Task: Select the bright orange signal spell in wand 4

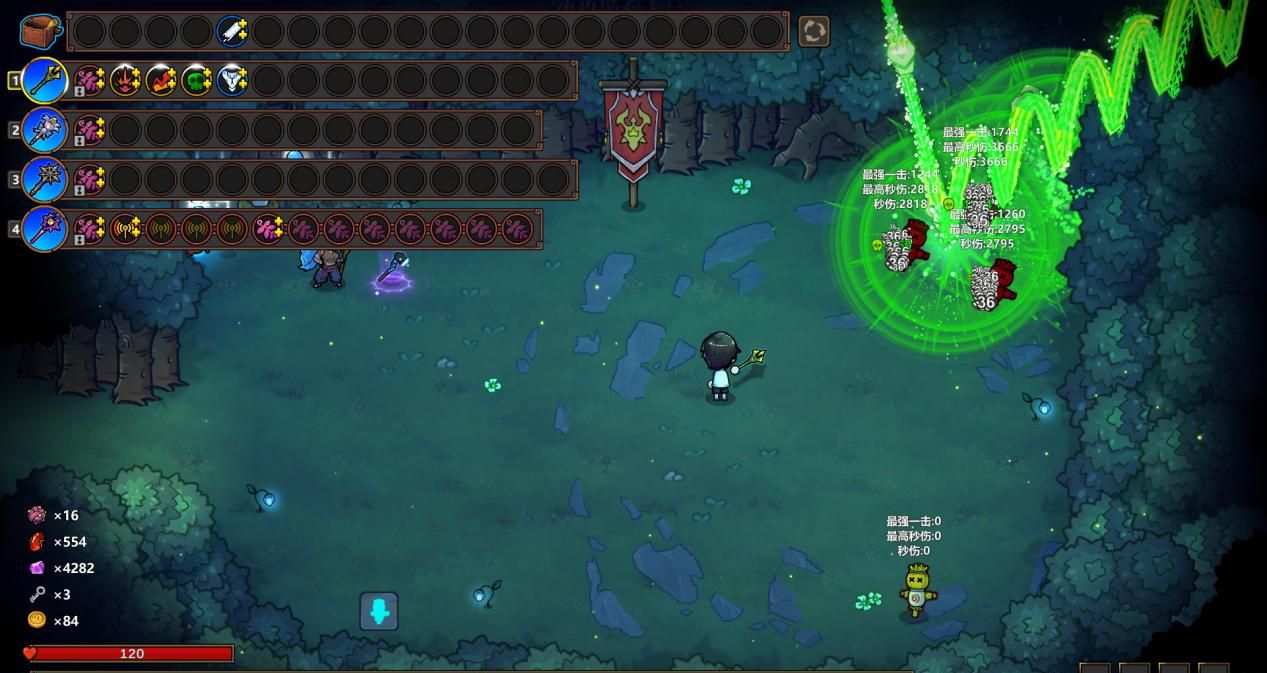Action: point(125,229)
